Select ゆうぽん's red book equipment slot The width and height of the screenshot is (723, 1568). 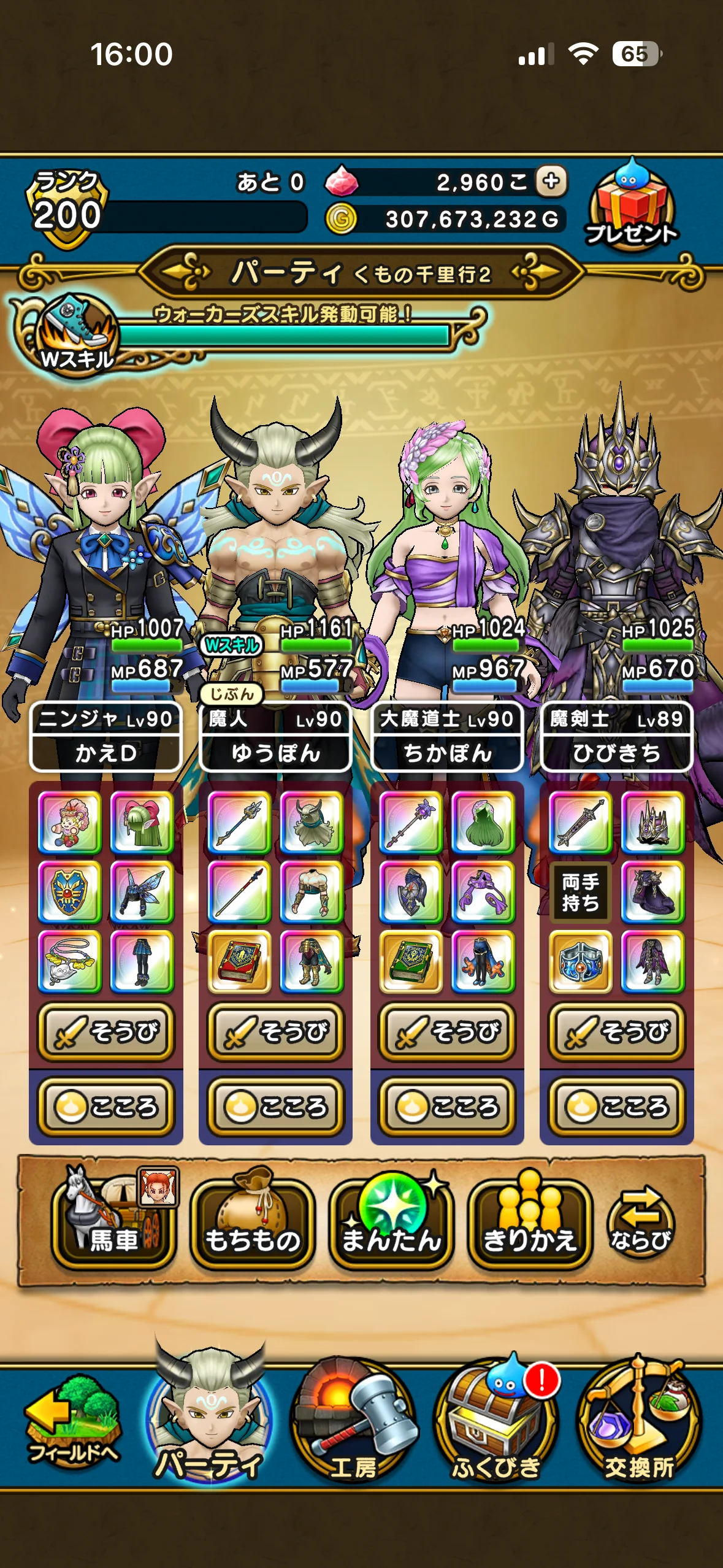click(239, 961)
